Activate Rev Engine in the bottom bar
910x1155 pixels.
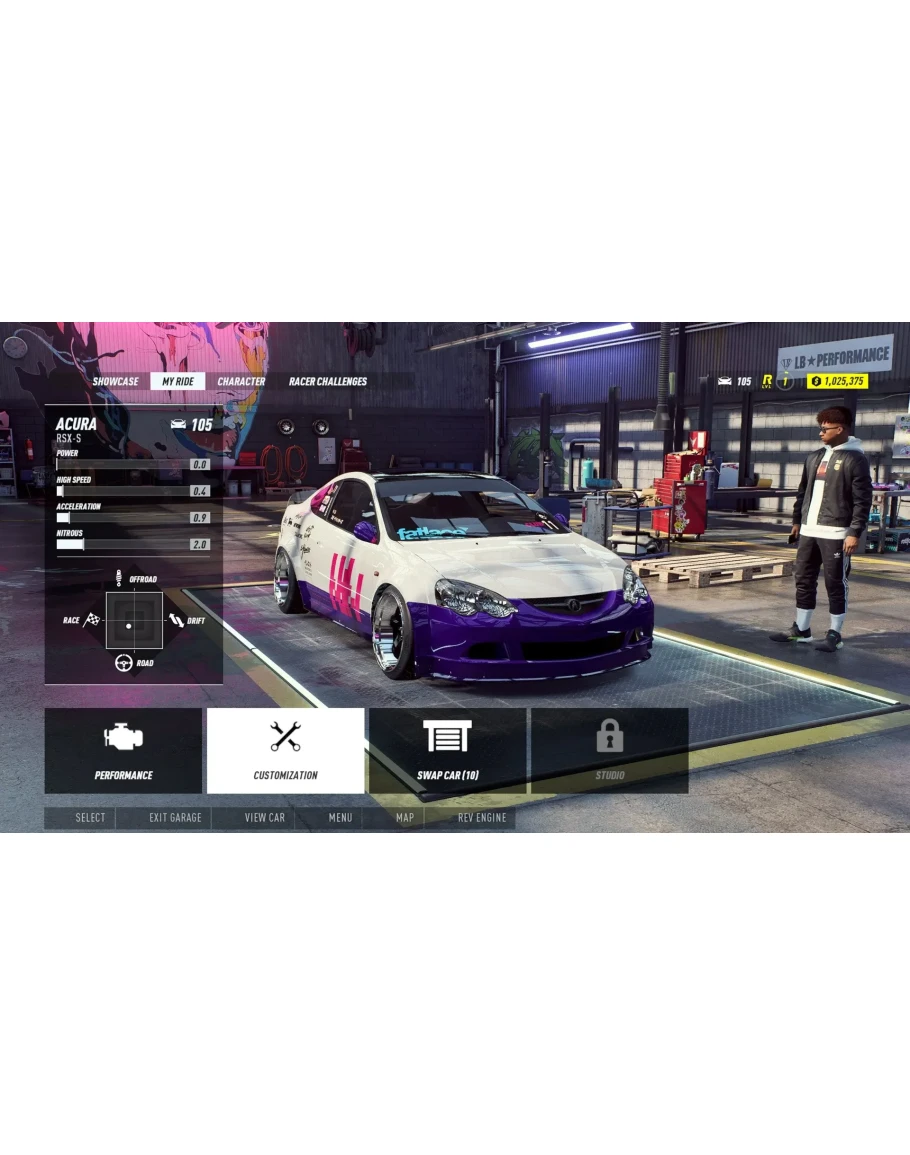[482, 818]
